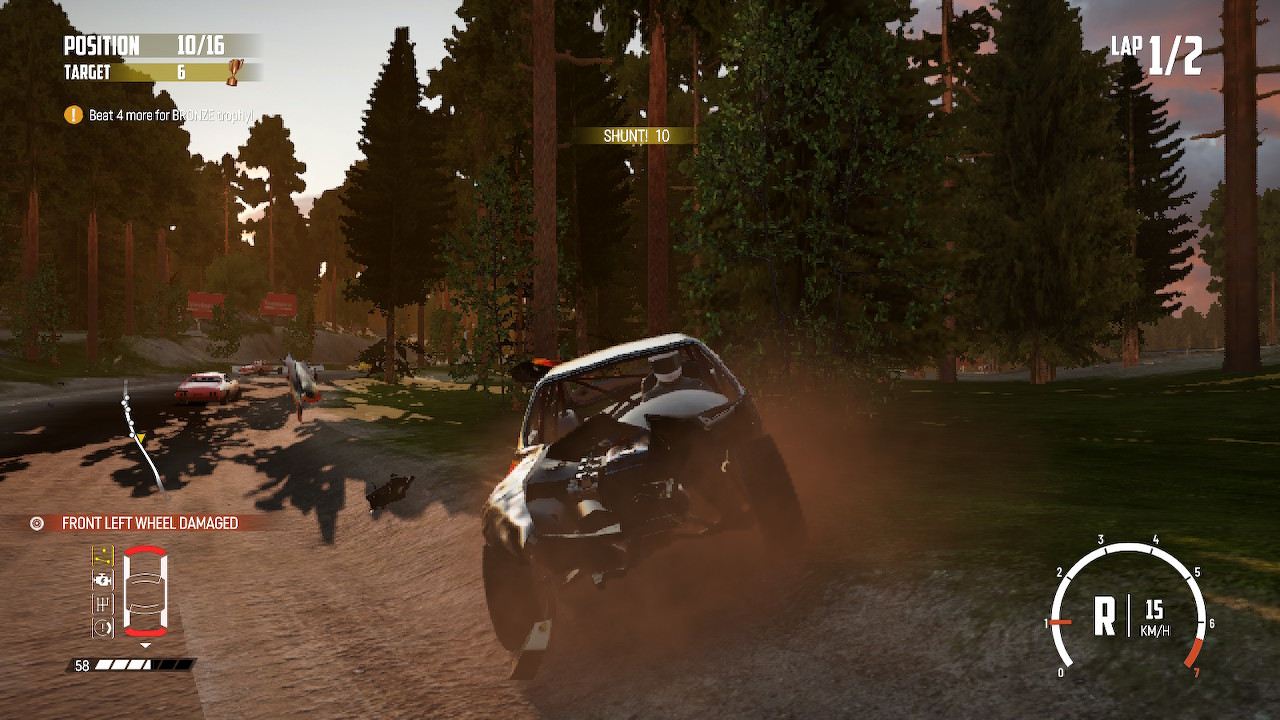The width and height of the screenshot is (1280, 720).
Task: Select the car damage body diagram
Action: [x=146, y=590]
